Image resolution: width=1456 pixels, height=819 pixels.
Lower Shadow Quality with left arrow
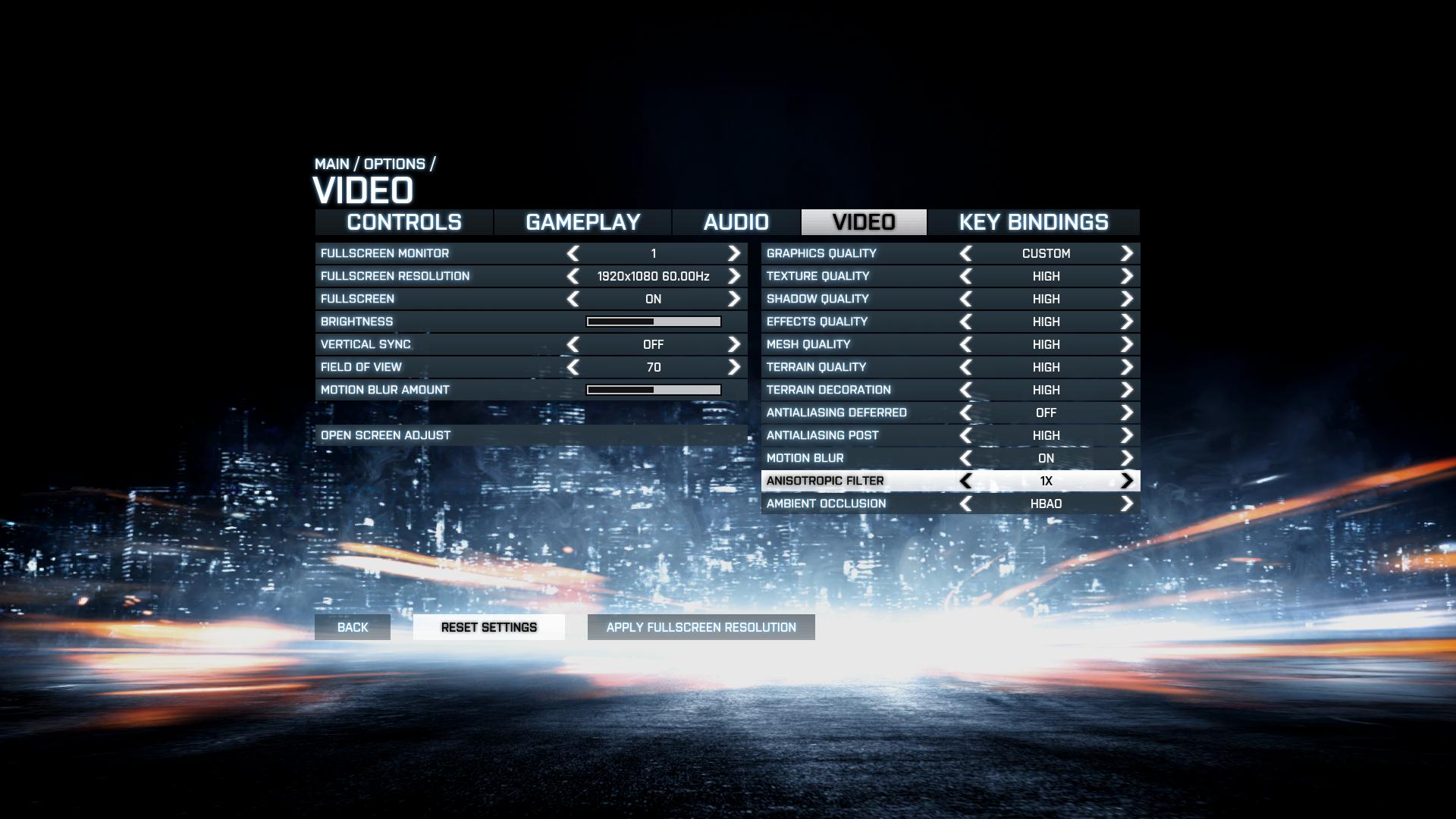click(x=965, y=299)
